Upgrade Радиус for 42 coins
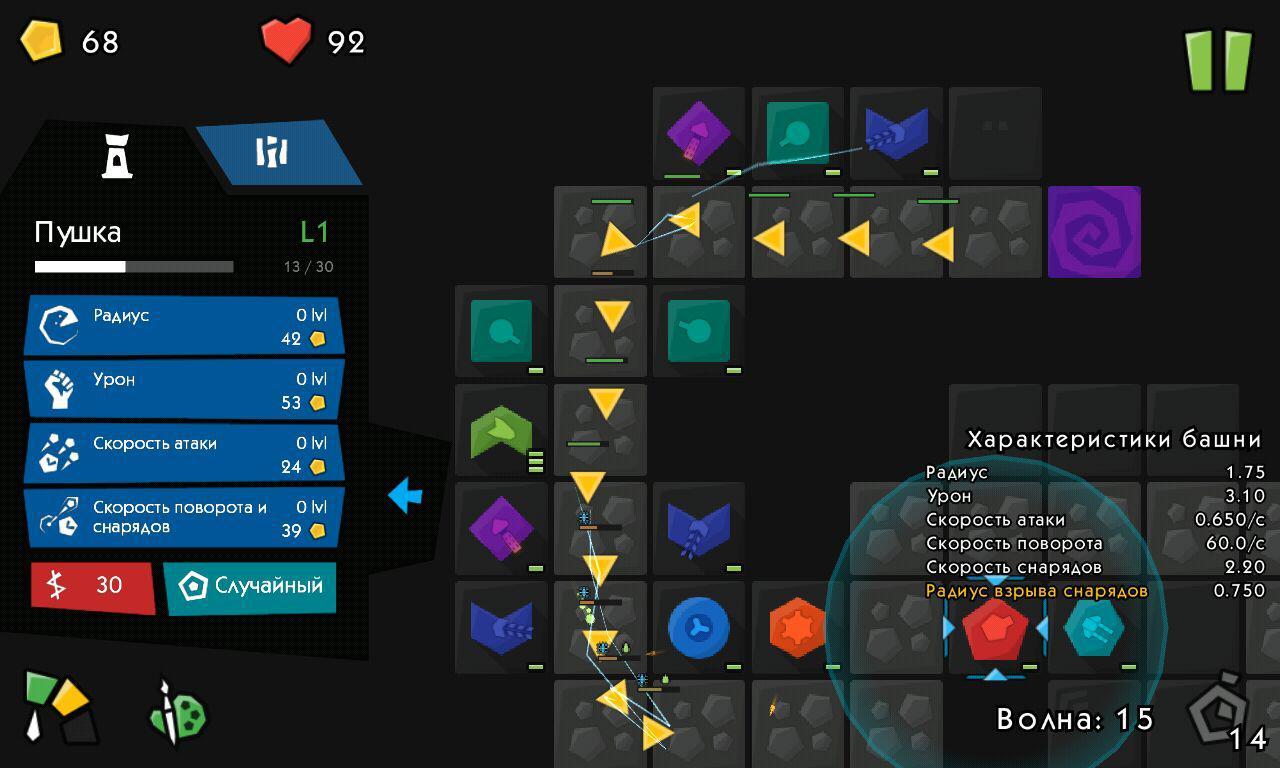 pos(184,326)
